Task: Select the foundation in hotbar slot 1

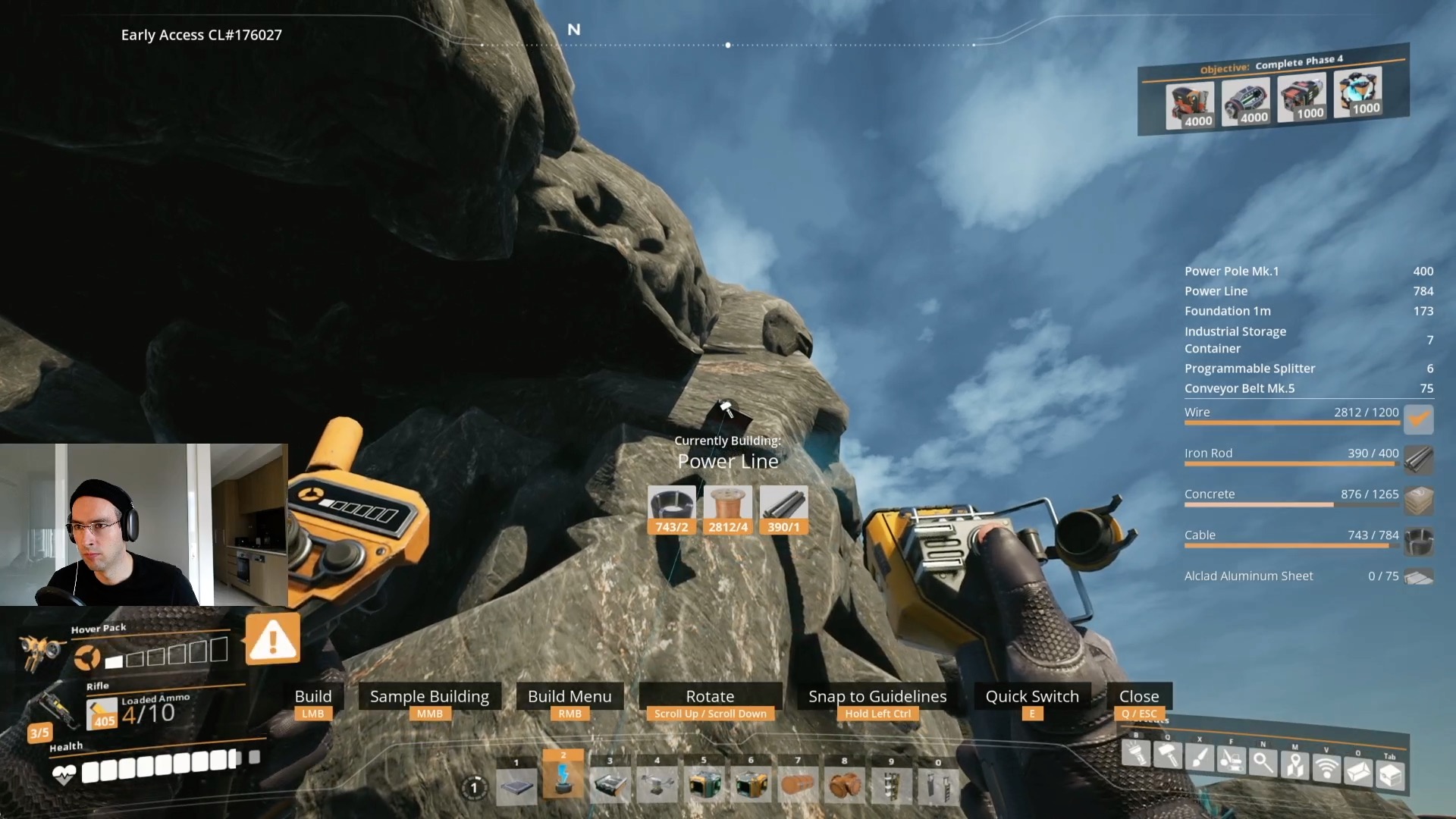Action: point(516,785)
